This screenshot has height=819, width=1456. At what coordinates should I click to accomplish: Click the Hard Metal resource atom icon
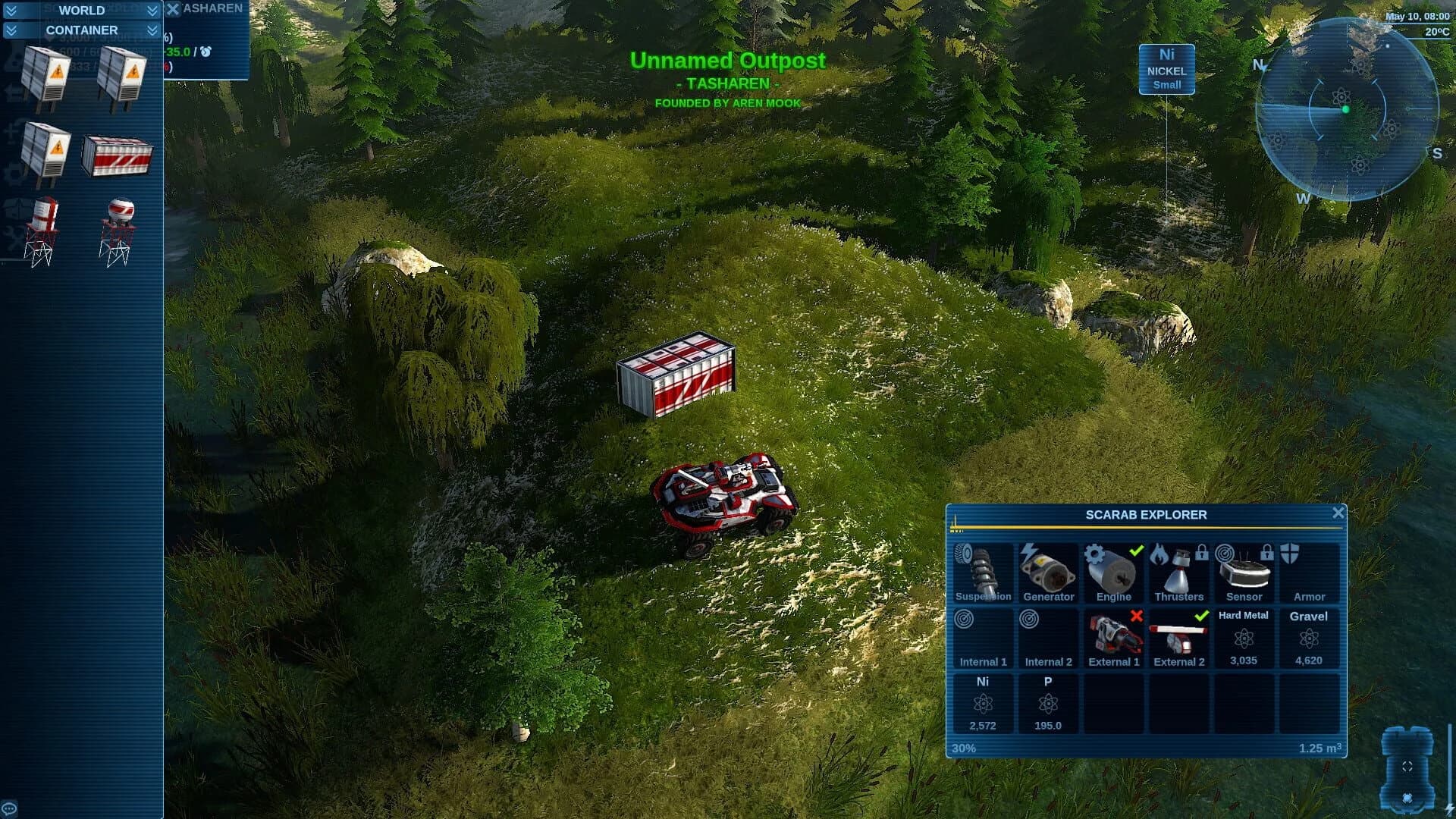pos(1244,641)
